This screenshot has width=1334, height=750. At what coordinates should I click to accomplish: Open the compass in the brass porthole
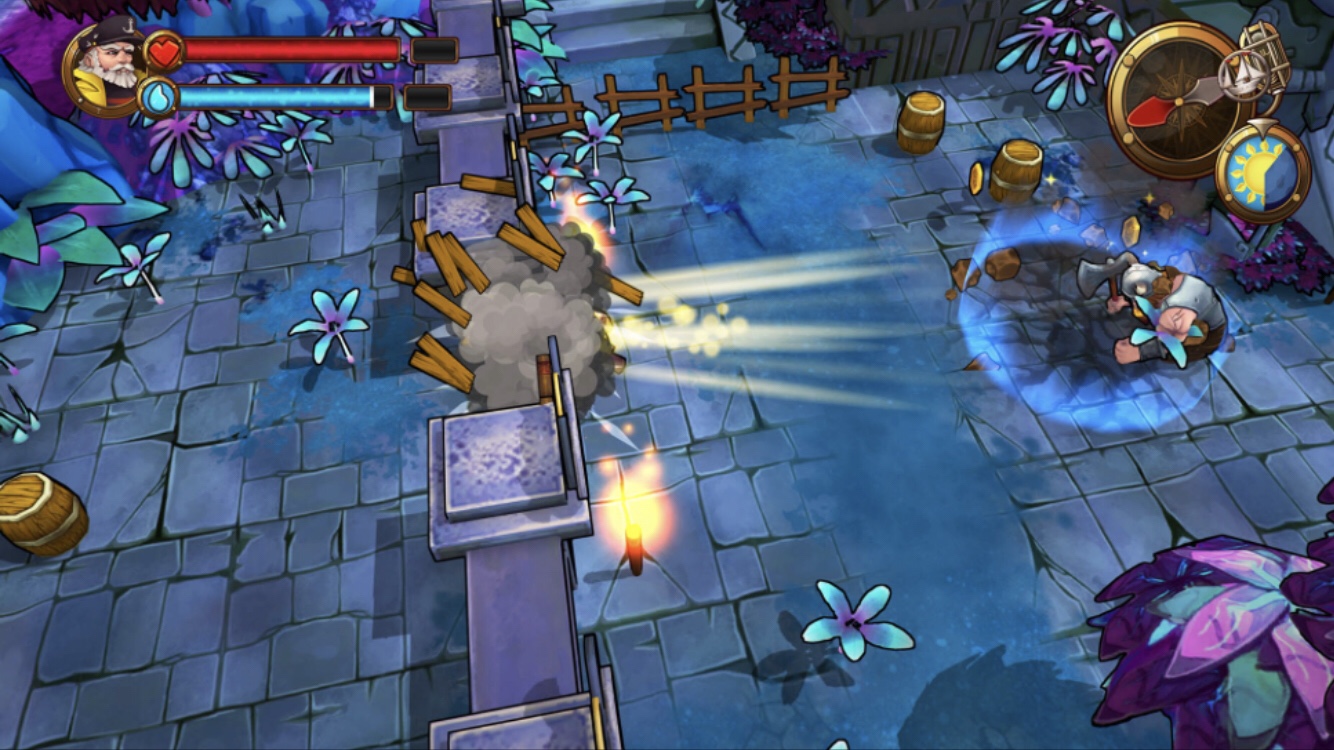coord(1168,101)
